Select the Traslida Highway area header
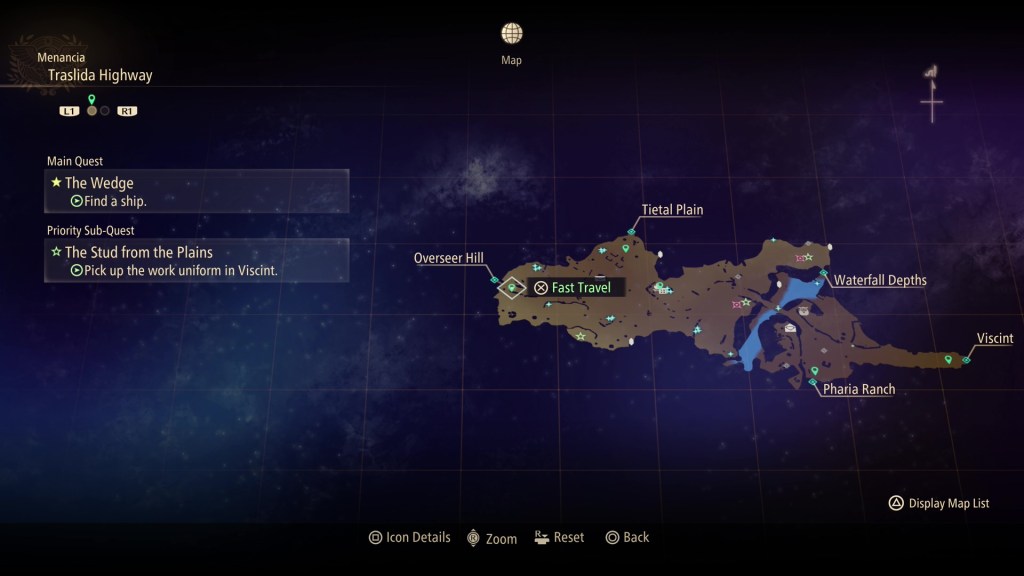The image size is (1024, 576). (x=100, y=75)
